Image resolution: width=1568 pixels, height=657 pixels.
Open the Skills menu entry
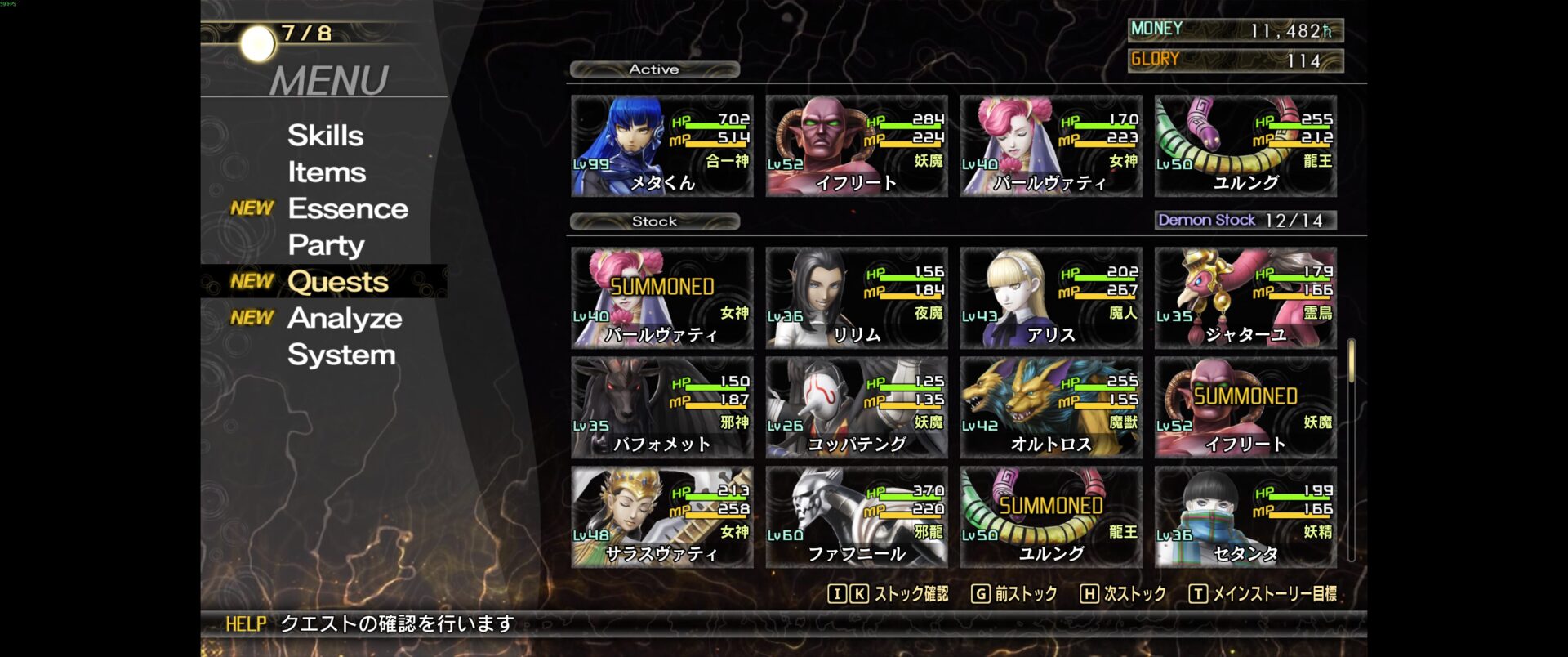(325, 136)
